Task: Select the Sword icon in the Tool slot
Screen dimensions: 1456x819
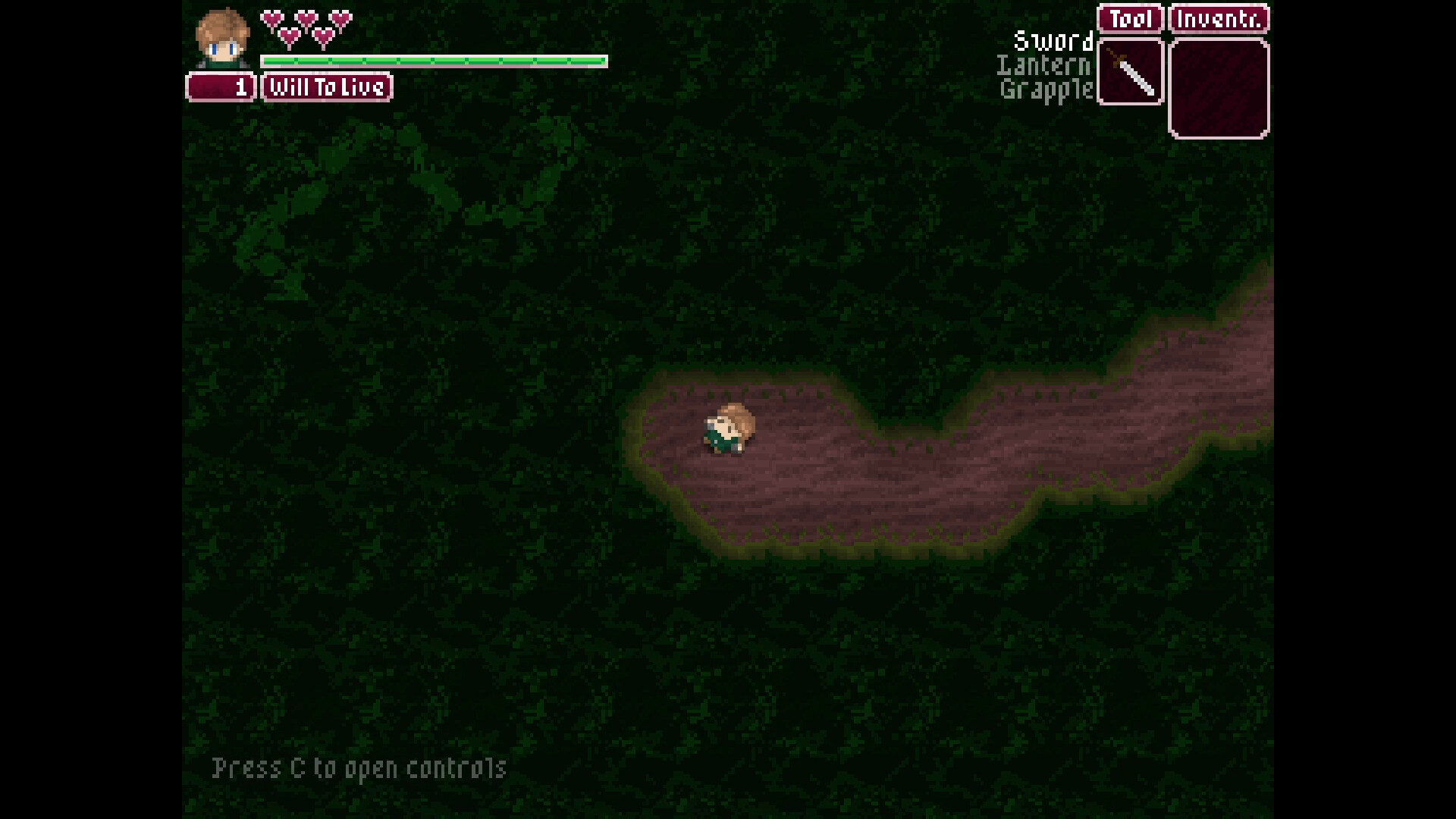Action: [1129, 72]
